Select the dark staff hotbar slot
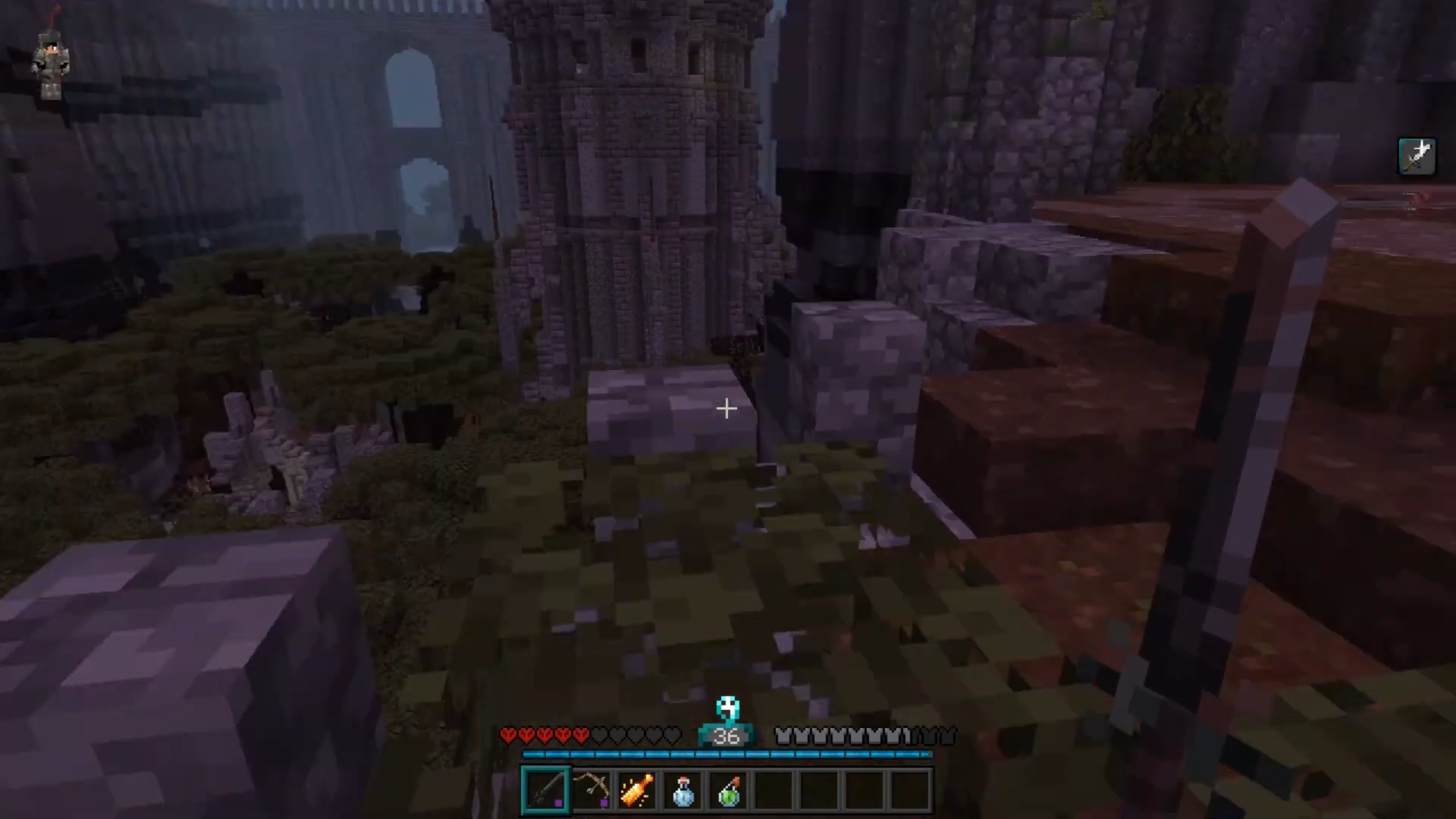1456x819 pixels. (x=545, y=790)
